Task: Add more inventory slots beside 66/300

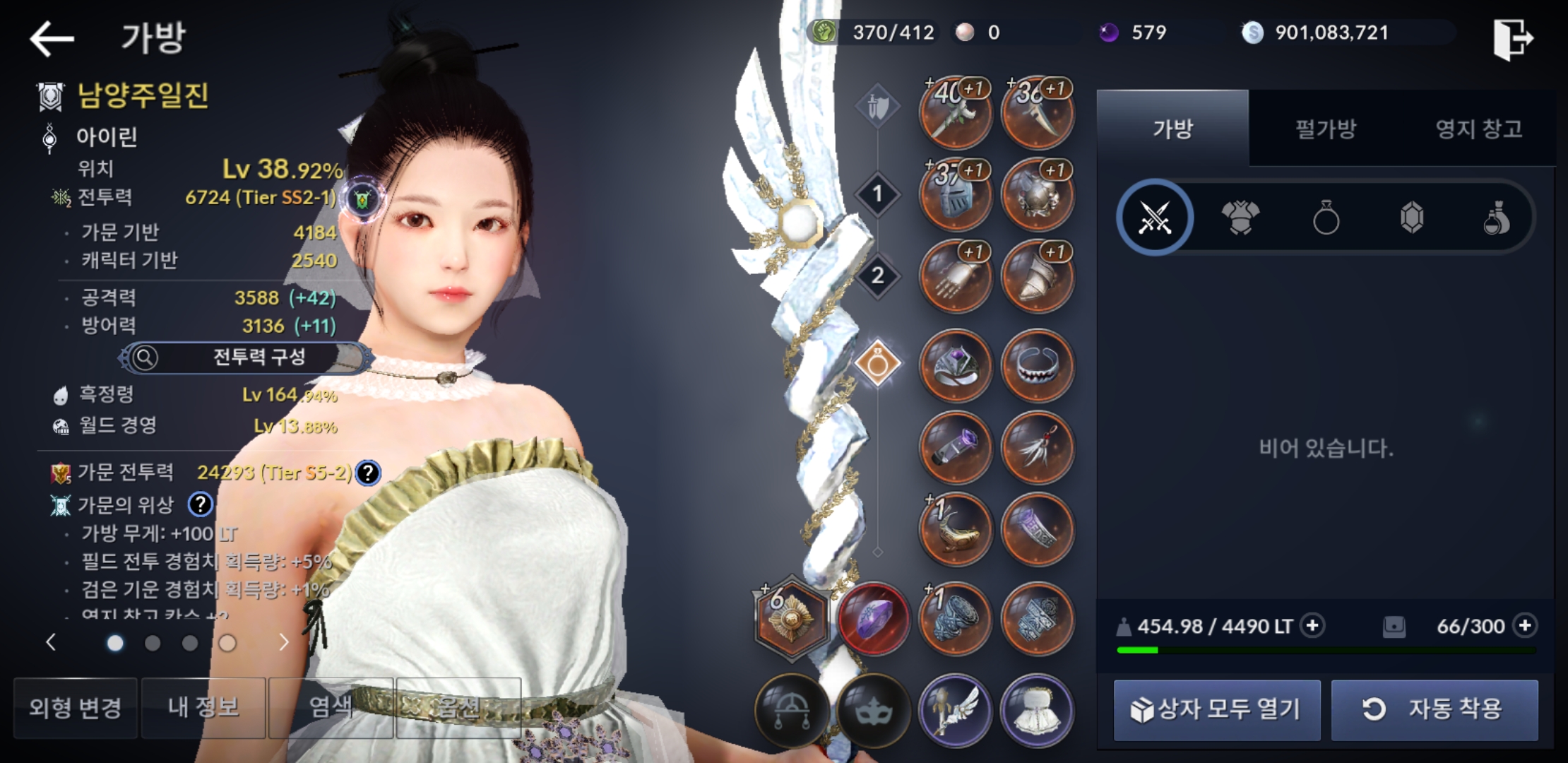Action: [x=1526, y=626]
